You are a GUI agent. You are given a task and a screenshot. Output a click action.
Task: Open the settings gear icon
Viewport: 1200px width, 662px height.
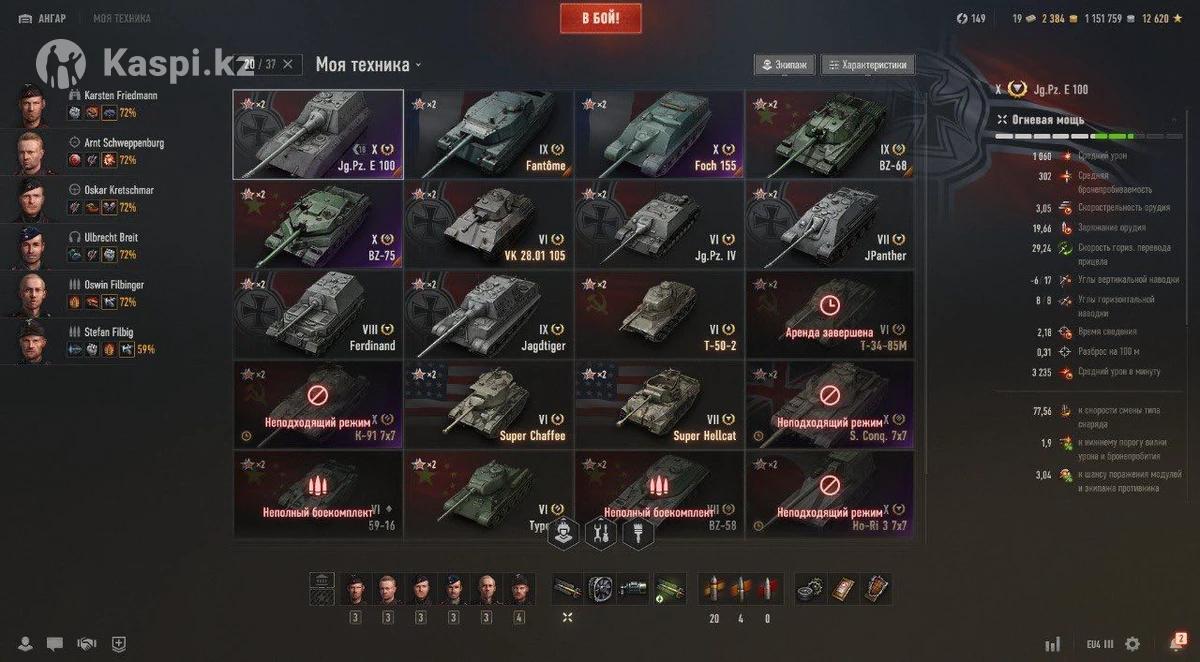1132,644
